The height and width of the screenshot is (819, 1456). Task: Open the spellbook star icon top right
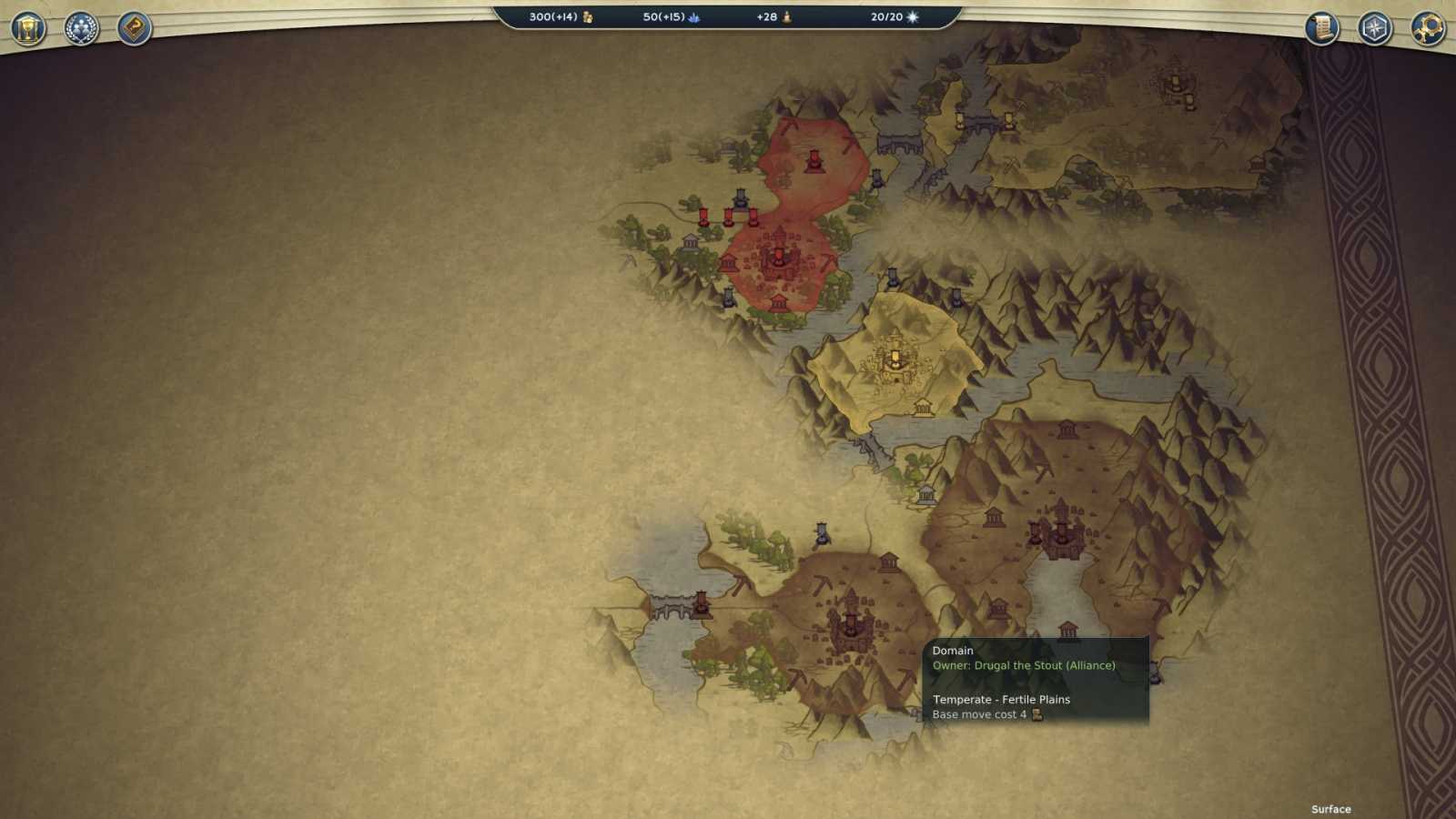[x=1374, y=28]
